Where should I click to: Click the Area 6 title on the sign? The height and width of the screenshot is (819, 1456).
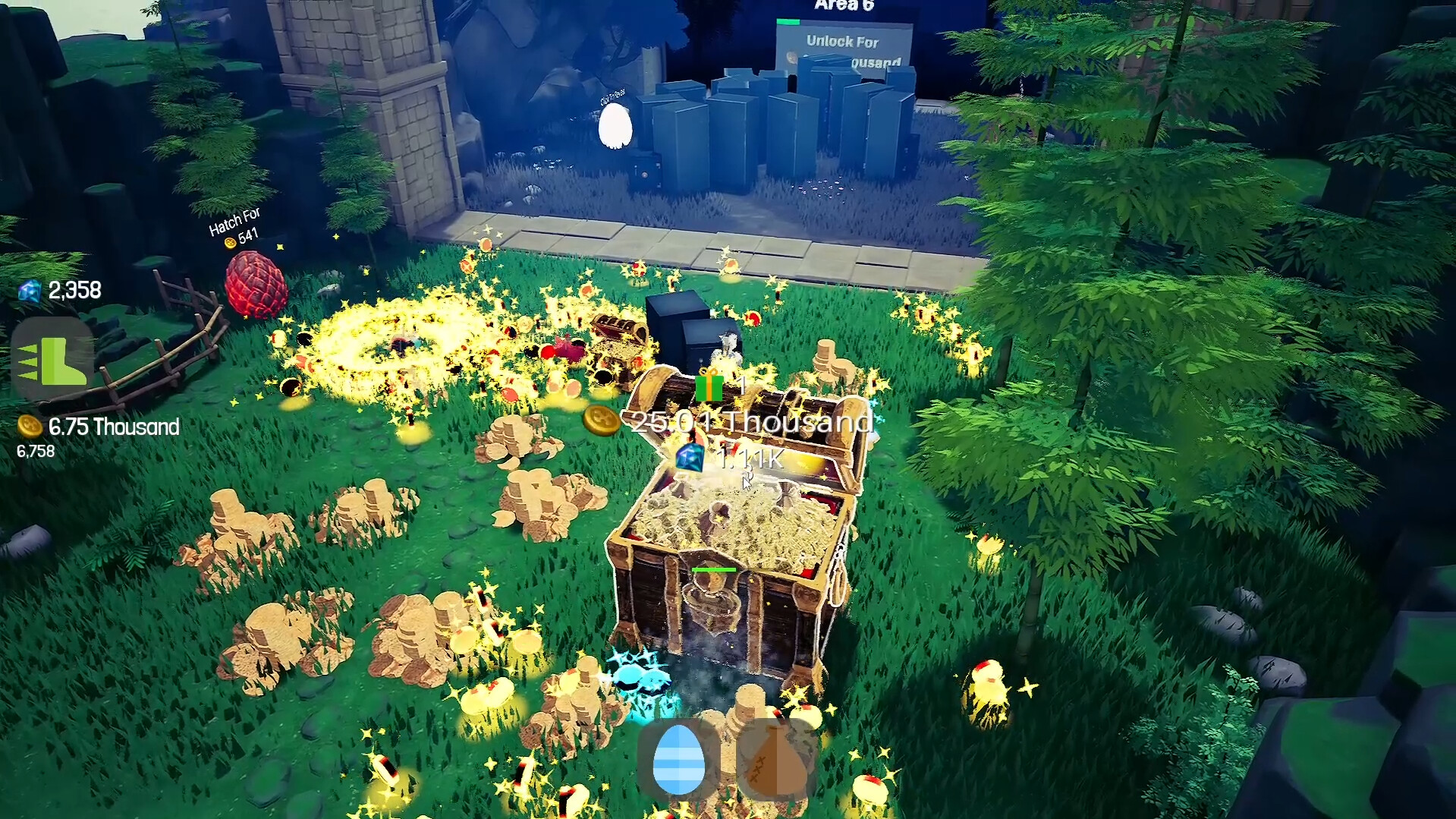coord(844,5)
